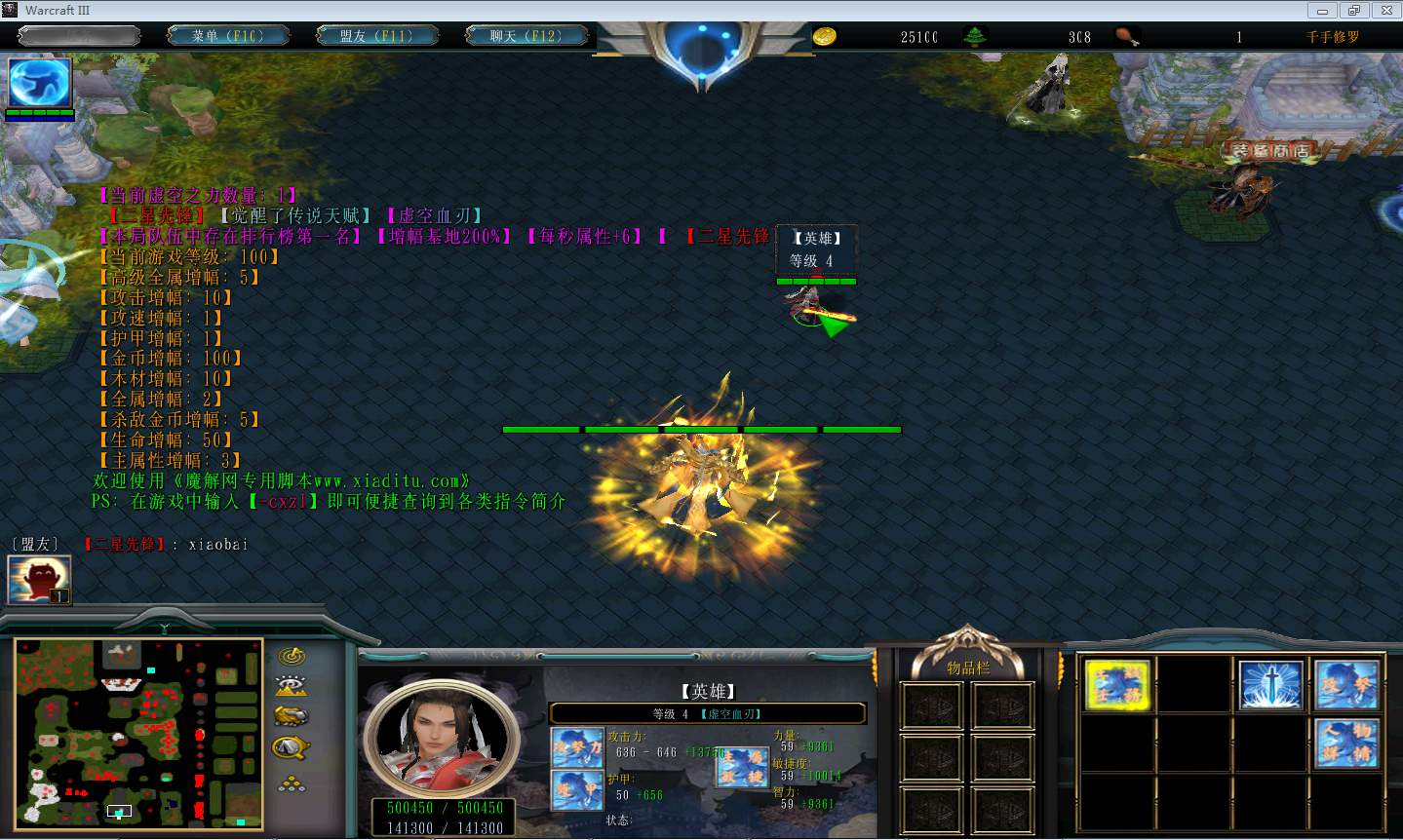Open the 聊天 (F12) chat log

526,36
